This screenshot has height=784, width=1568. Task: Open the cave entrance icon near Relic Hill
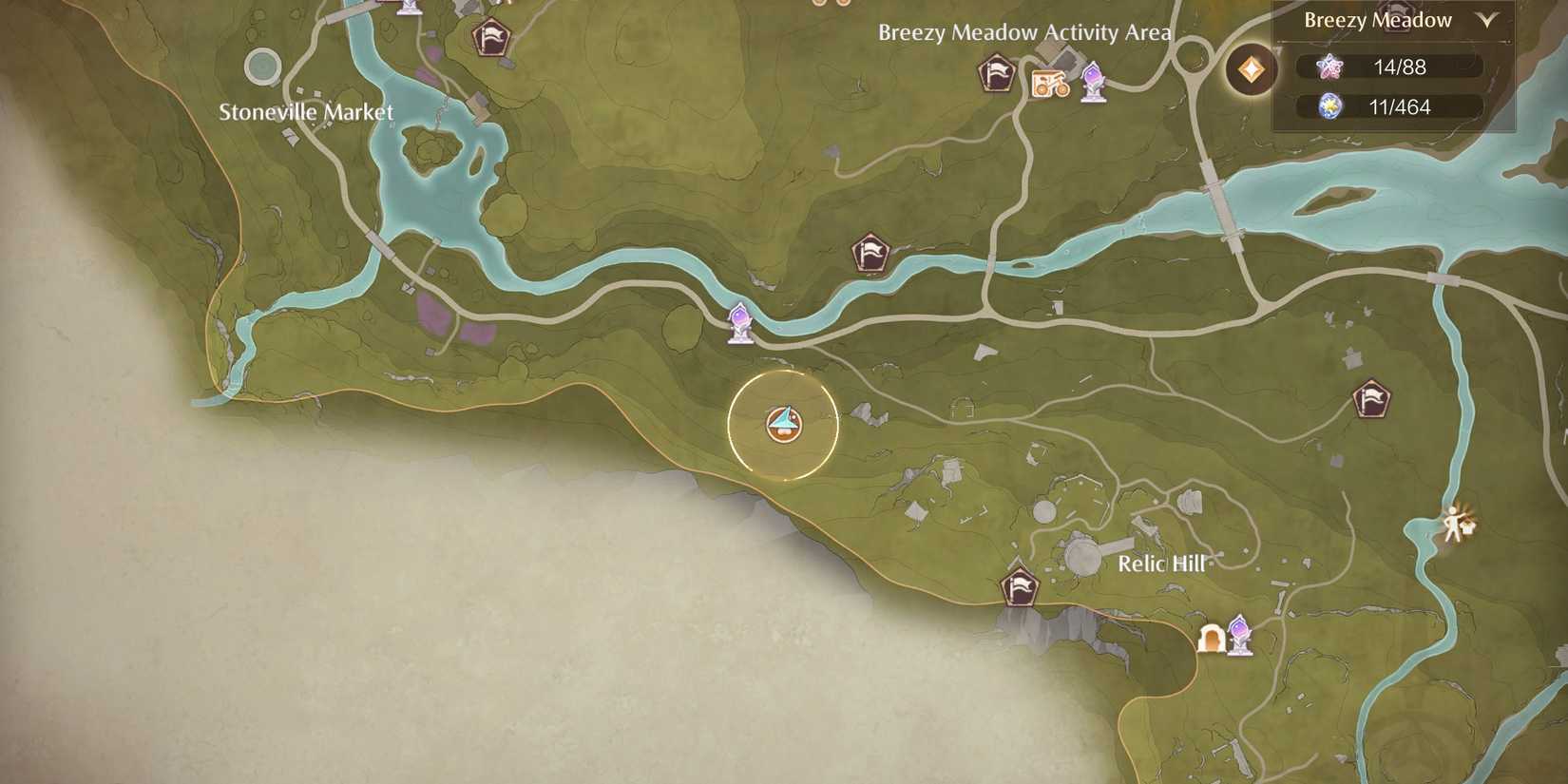coord(1214,639)
